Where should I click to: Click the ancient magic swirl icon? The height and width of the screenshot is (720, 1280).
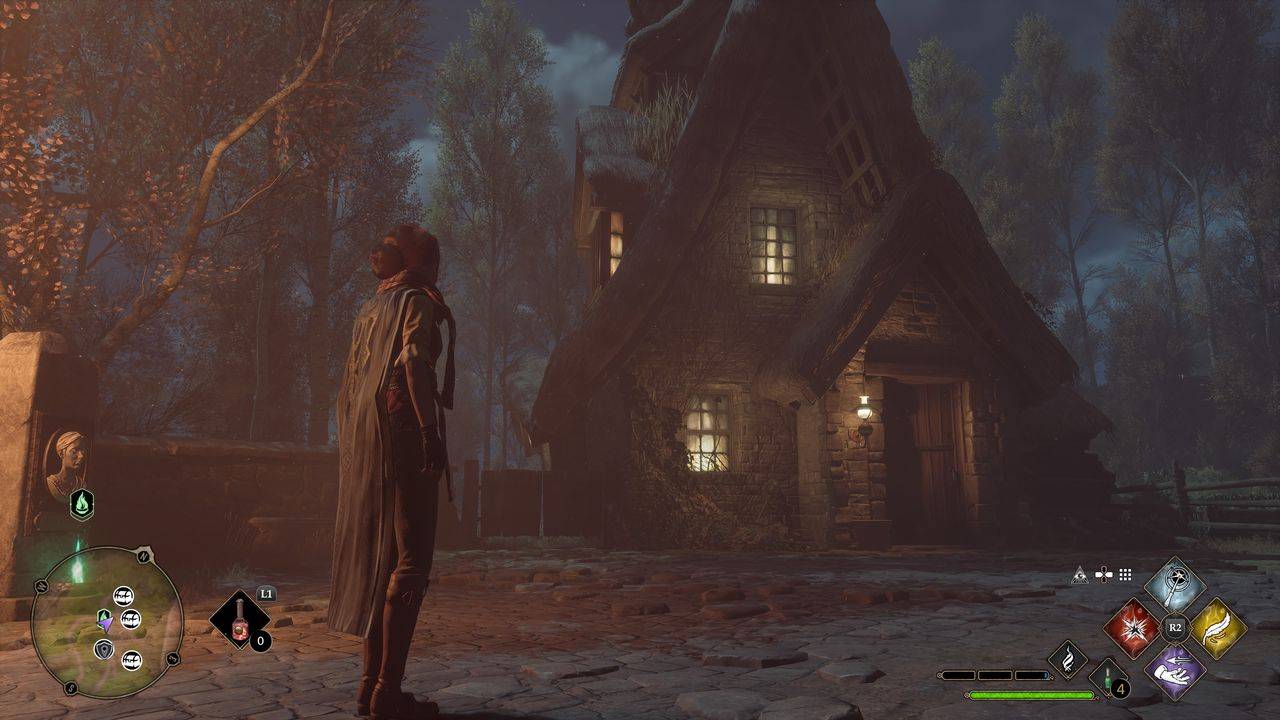click(1068, 660)
